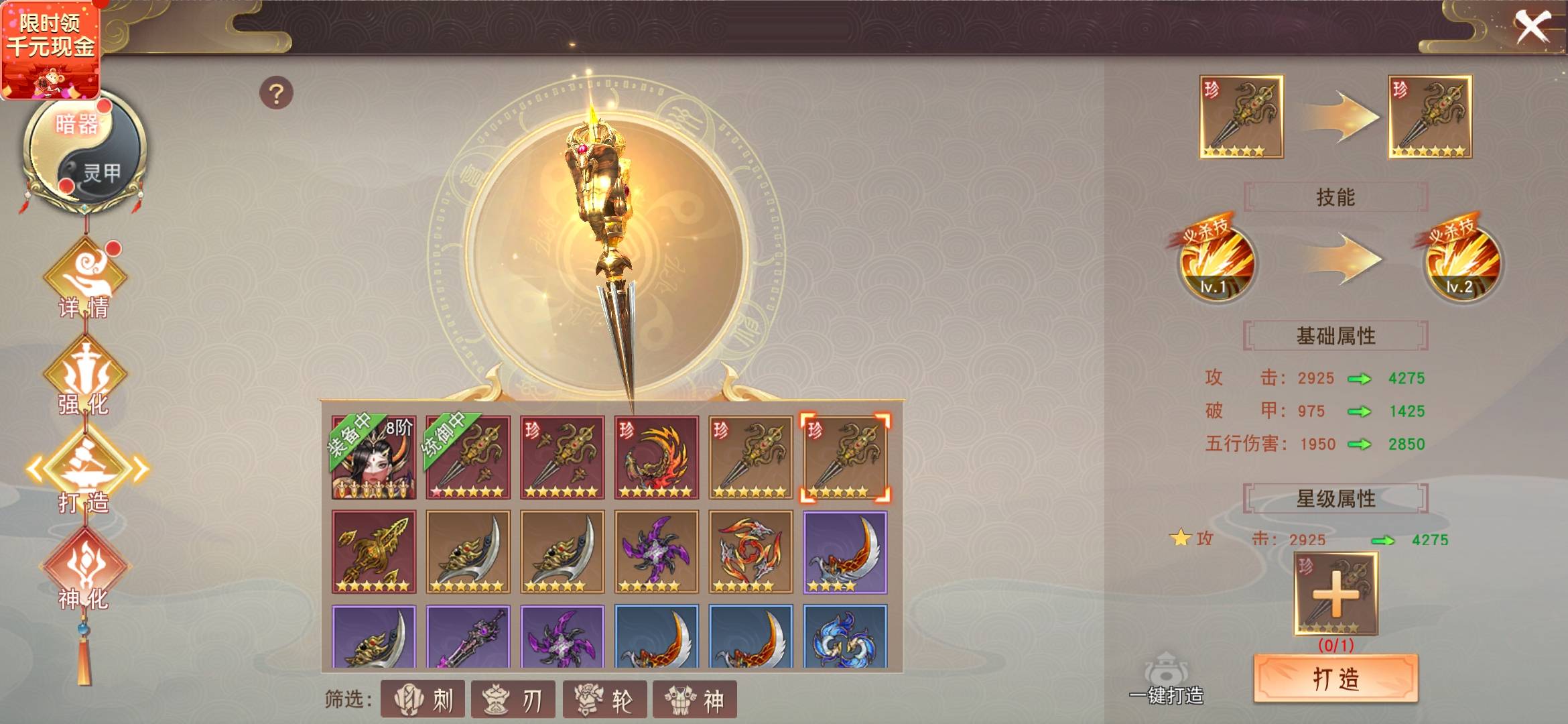Viewport: 1568px width, 724px height.
Task: Filter weapons by 神 type
Action: (x=695, y=699)
